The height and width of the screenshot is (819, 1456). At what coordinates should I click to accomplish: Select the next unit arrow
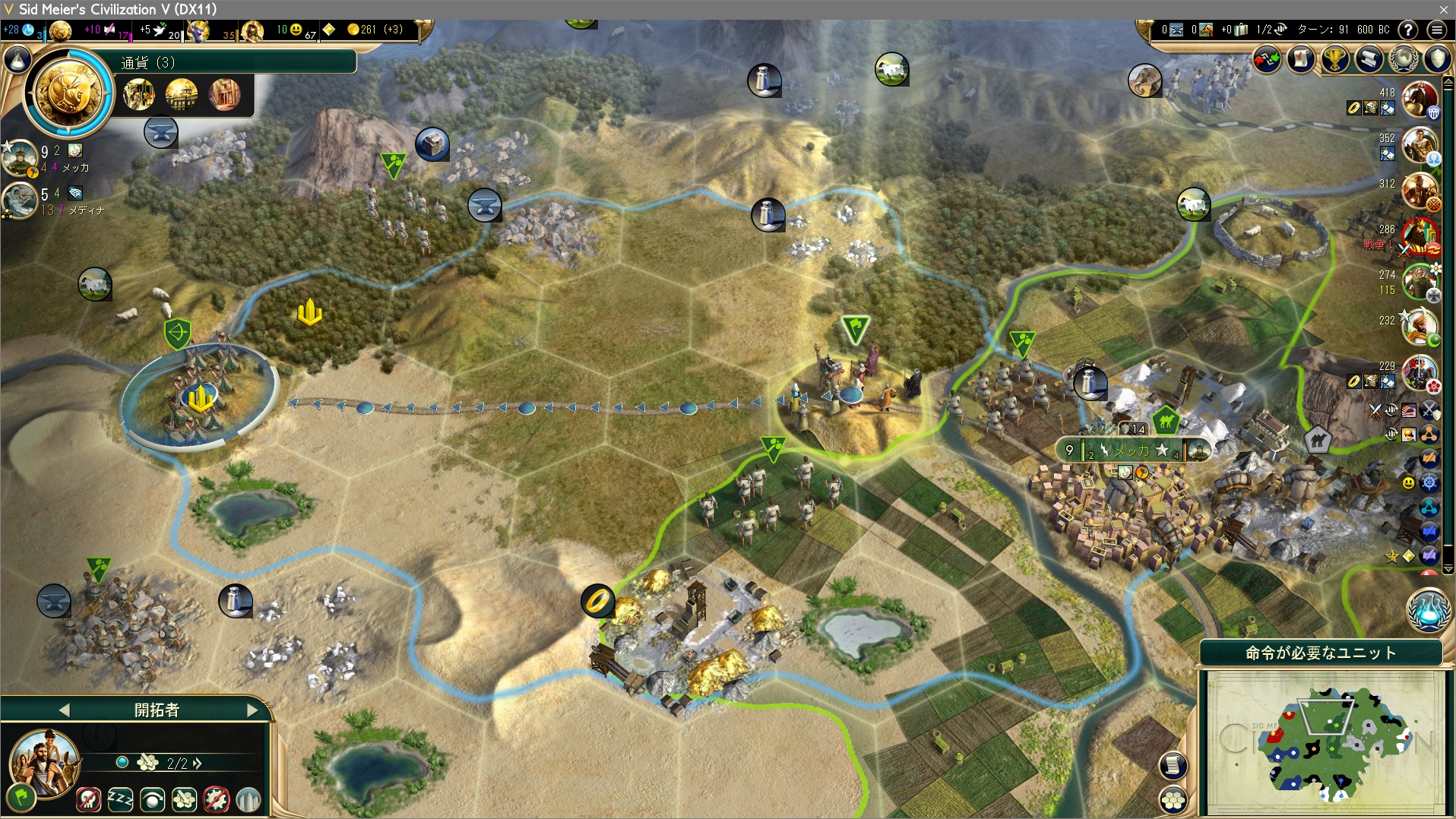252,710
